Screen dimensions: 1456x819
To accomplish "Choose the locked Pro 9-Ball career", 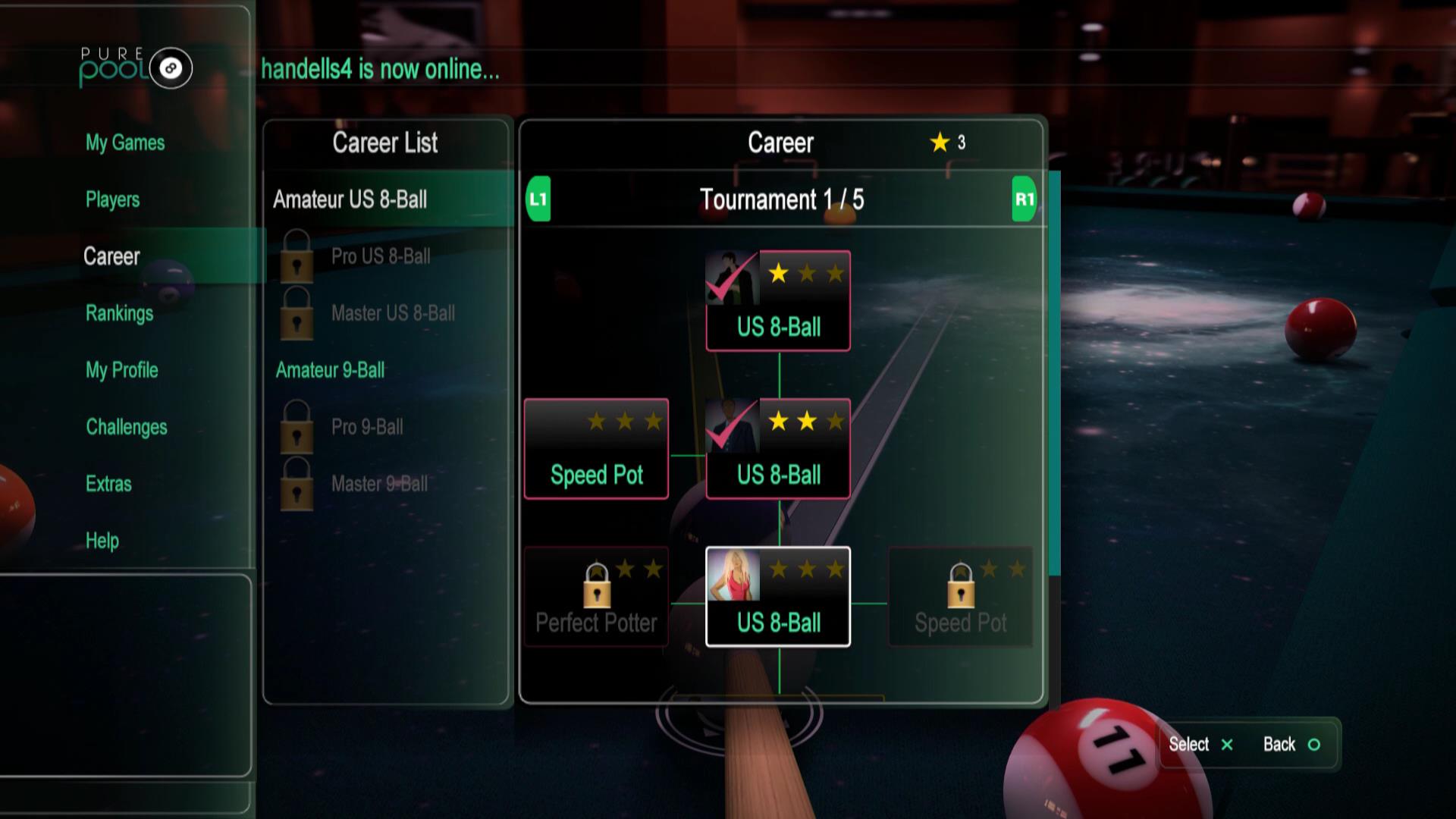I will (x=367, y=427).
